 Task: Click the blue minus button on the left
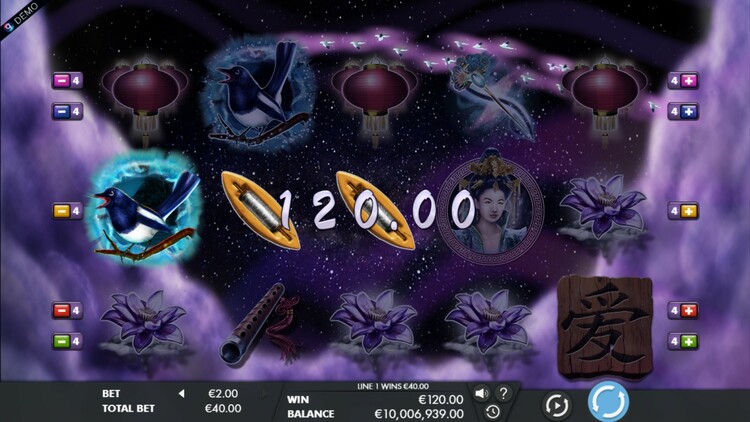tap(60, 111)
